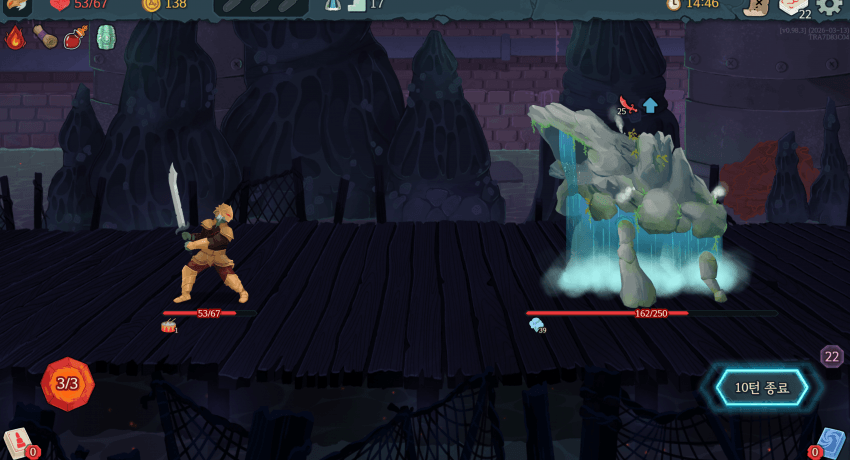Select the gold coin icon
The height and width of the screenshot is (460, 850).
[x=150, y=5]
